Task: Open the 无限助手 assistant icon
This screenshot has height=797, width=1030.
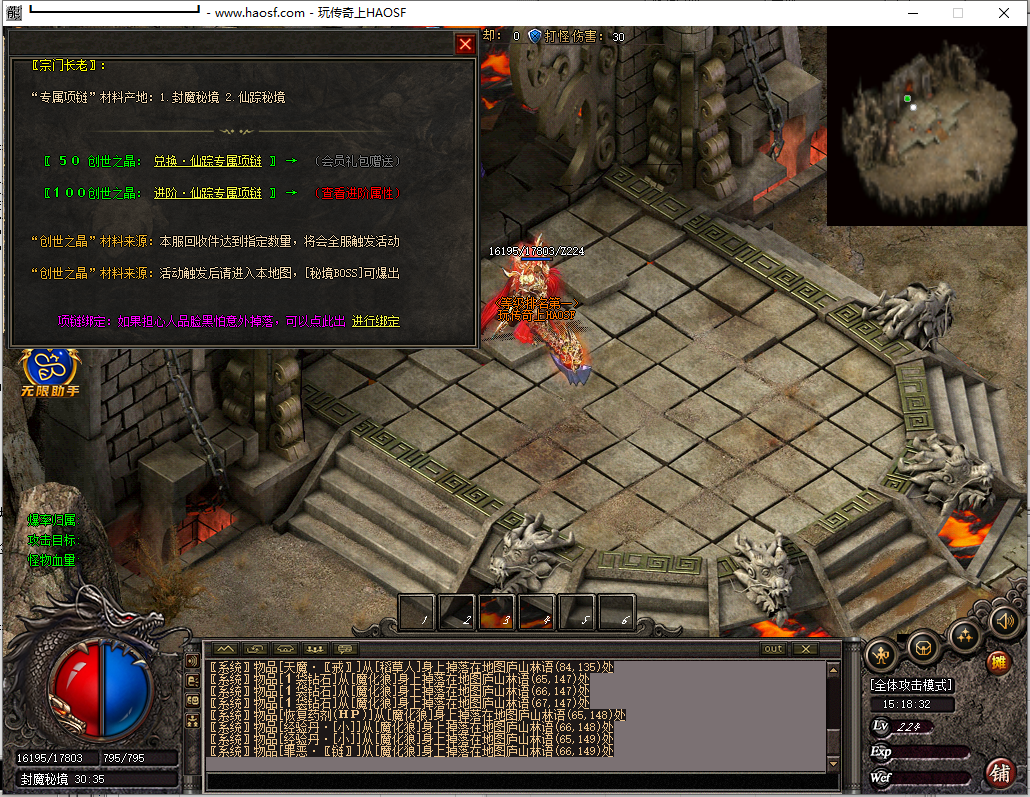Action: click(x=49, y=372)
